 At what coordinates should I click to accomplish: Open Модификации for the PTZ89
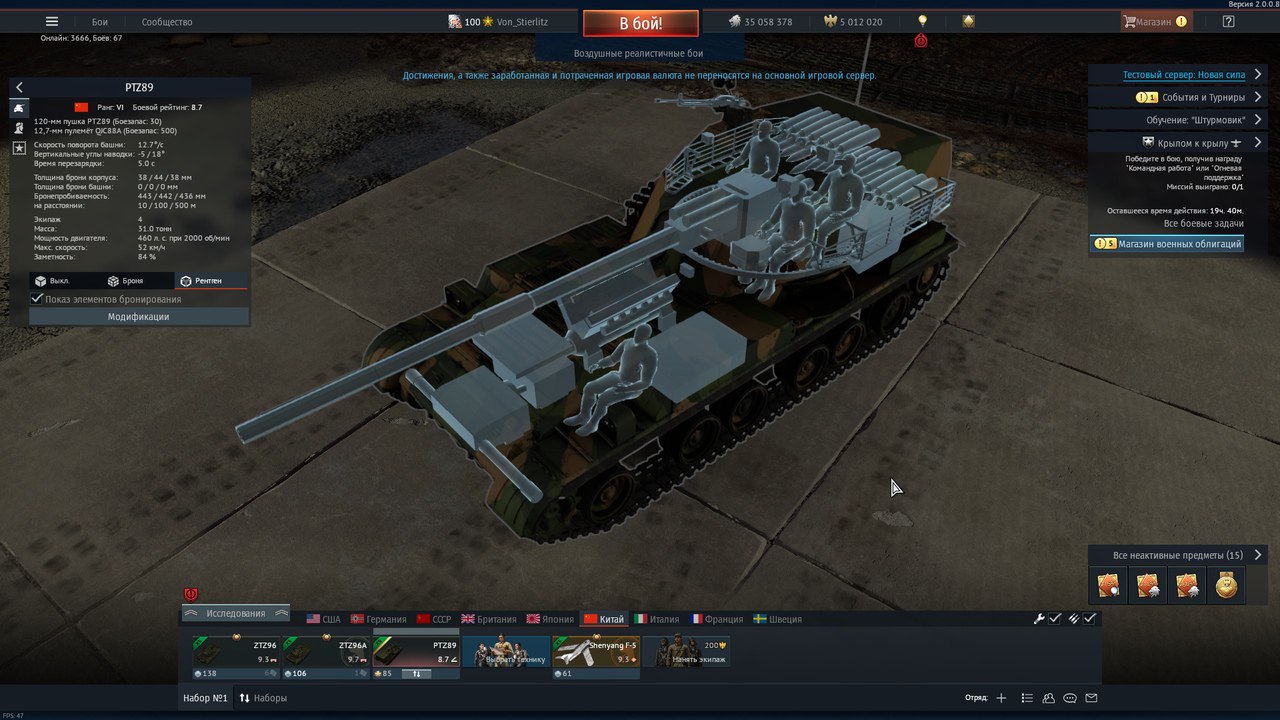point(138,316)
